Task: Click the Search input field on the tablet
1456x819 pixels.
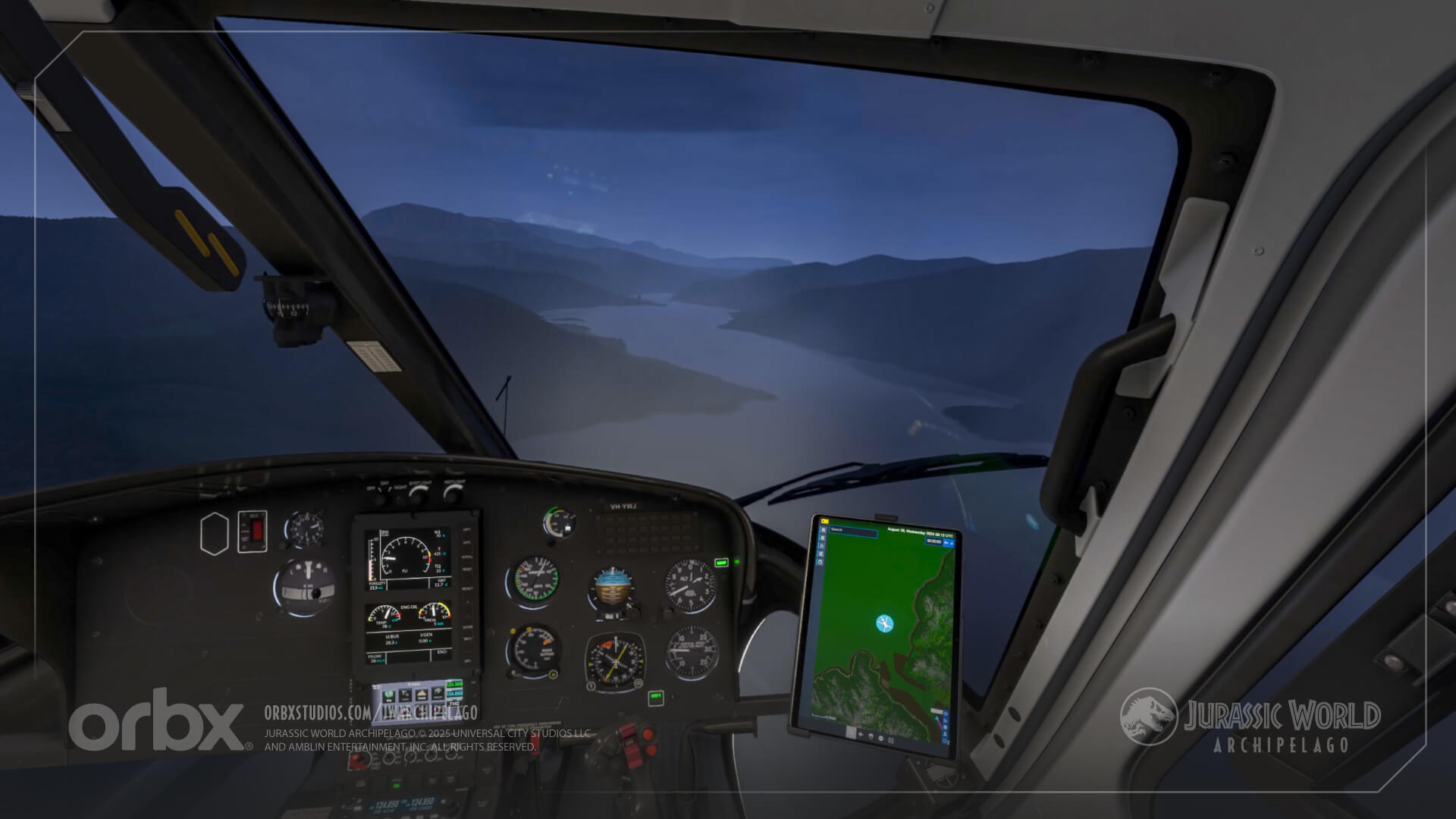Action: (854, 531)
